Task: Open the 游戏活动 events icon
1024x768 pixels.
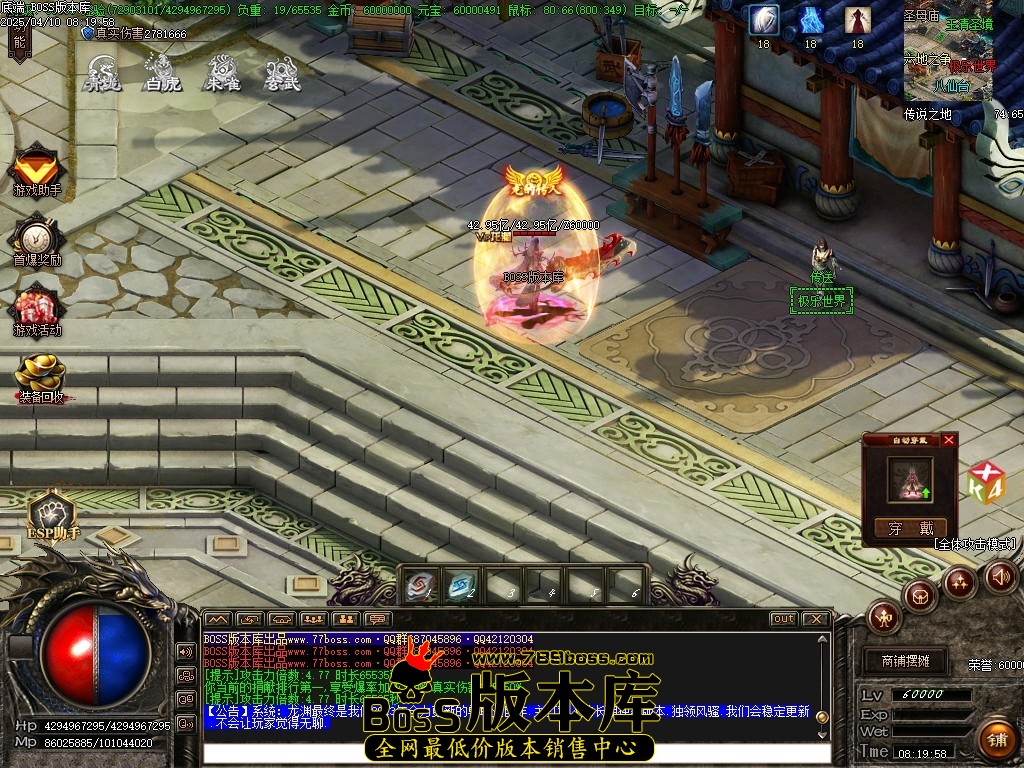Action: point(37,308)
